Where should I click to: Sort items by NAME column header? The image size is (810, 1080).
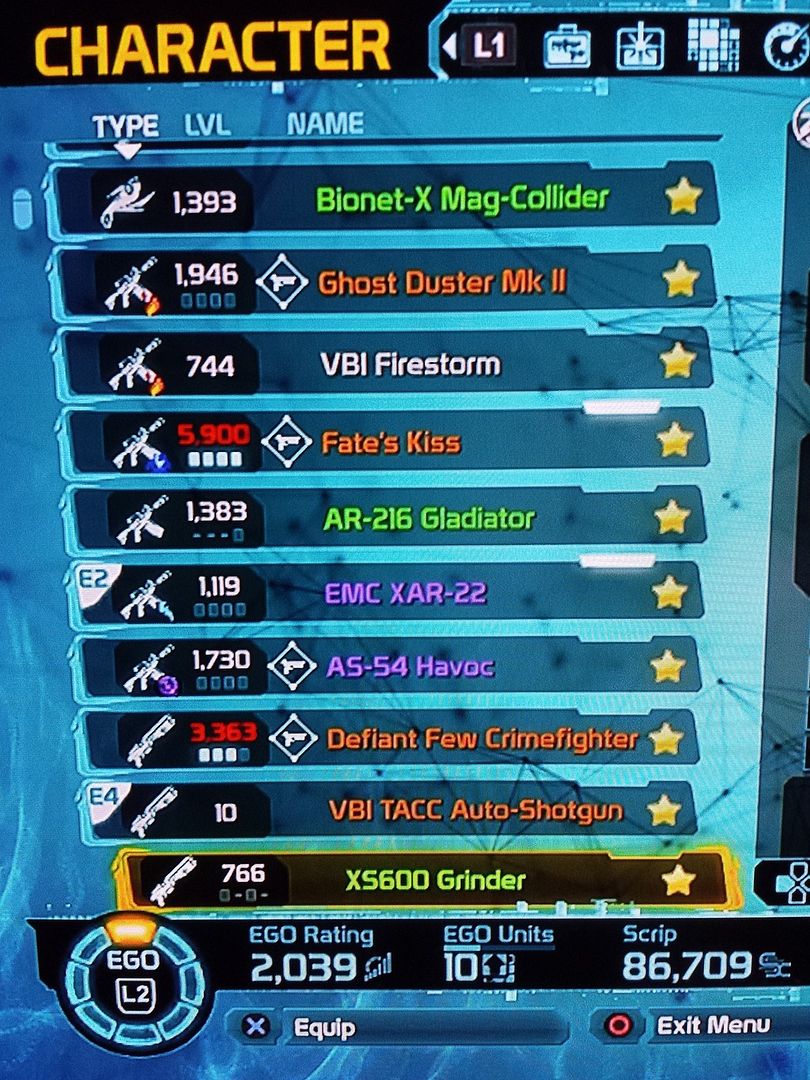pyautogui.click(x=325, y=124)
